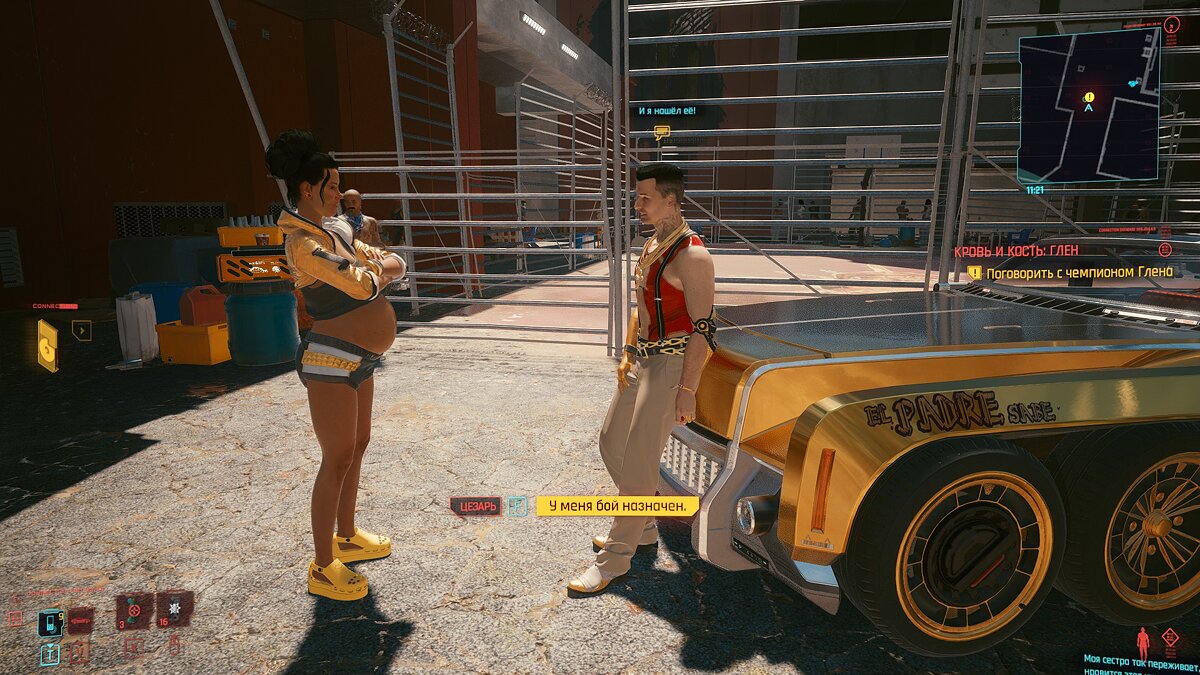Select the yellow quest marker on minimap

(x=1089, y=98)
